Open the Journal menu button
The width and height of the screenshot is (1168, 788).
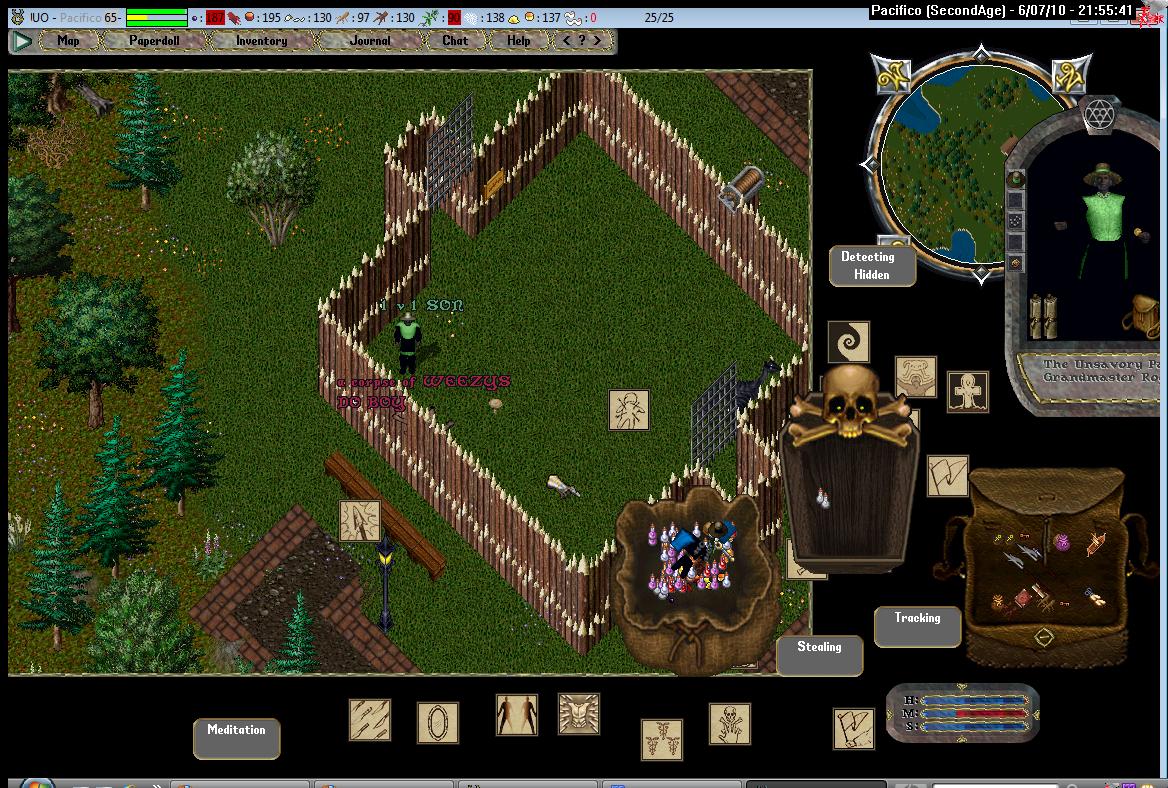pyautogui.click(x=370, y=41)
